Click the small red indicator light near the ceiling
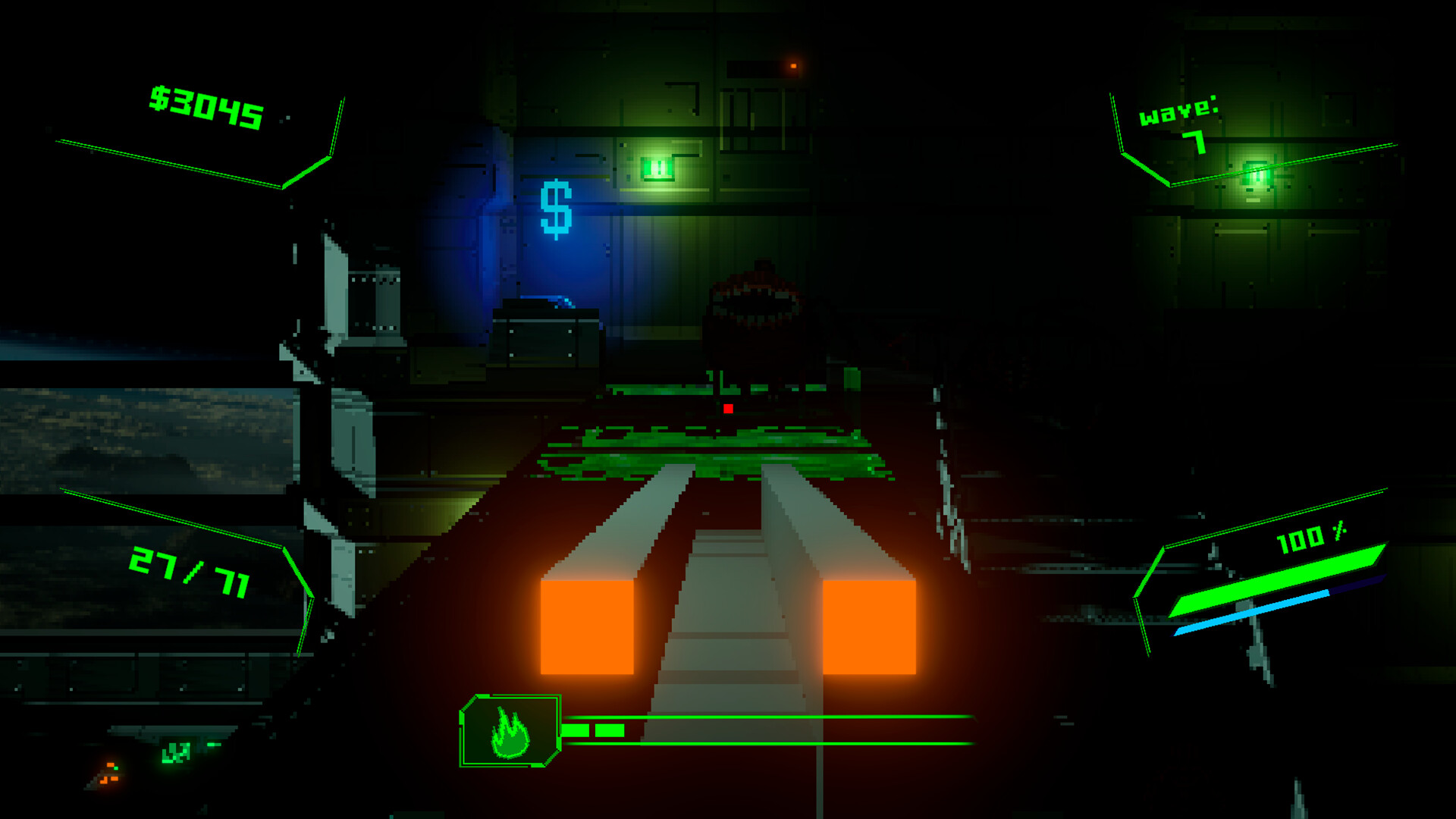This screenshot has width=1456, height=819. (793, 67)
